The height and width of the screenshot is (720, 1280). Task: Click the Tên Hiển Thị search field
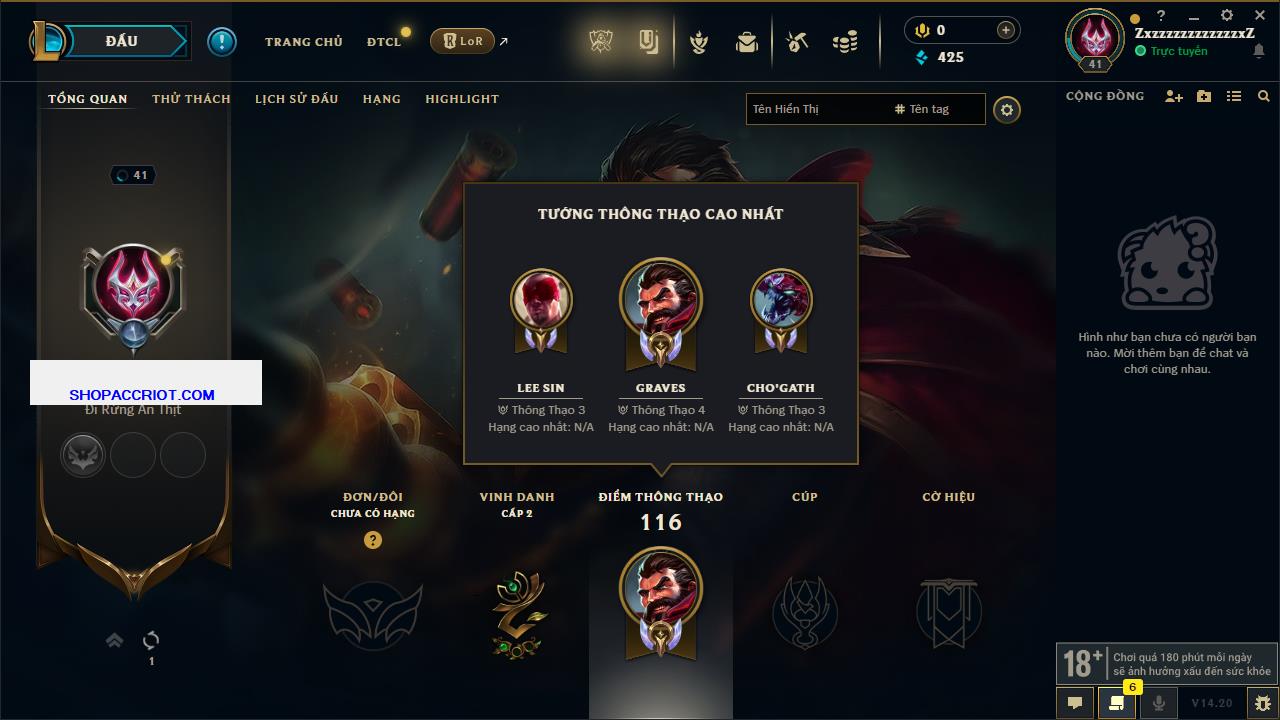815,109
